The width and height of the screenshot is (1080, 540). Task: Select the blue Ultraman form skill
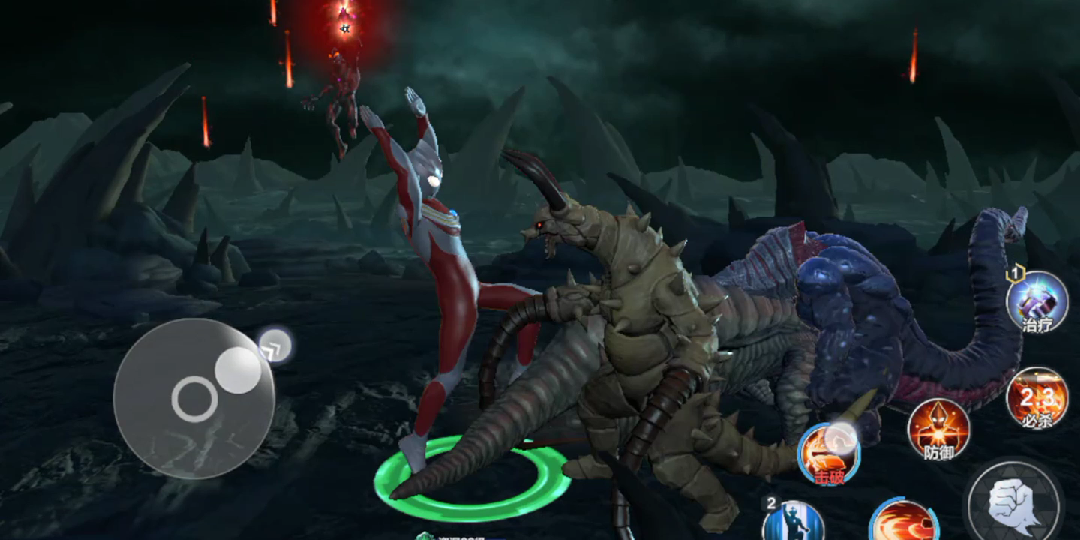point(793,521)
